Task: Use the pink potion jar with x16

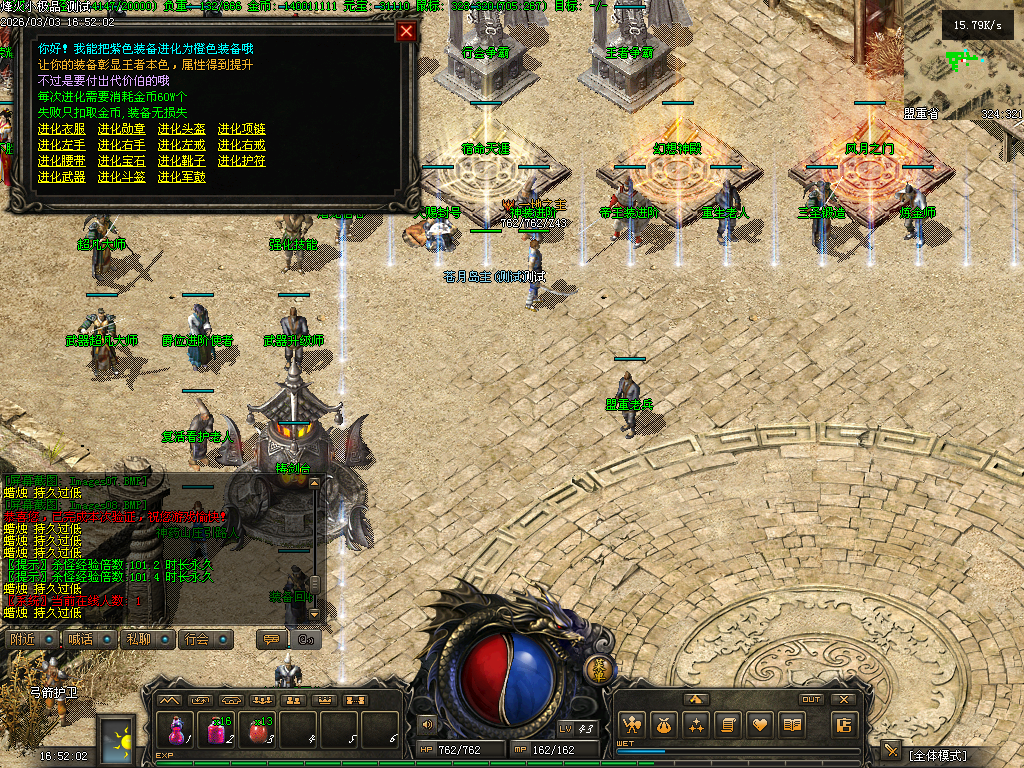Action: point(217,729)
